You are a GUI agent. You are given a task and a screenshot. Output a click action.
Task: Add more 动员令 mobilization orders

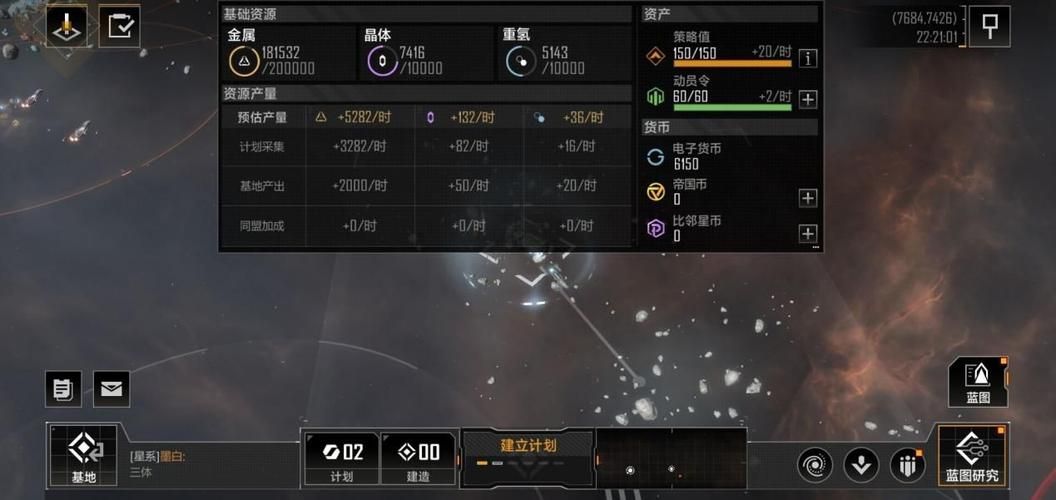pyautogui.click(x=808, y=99)
